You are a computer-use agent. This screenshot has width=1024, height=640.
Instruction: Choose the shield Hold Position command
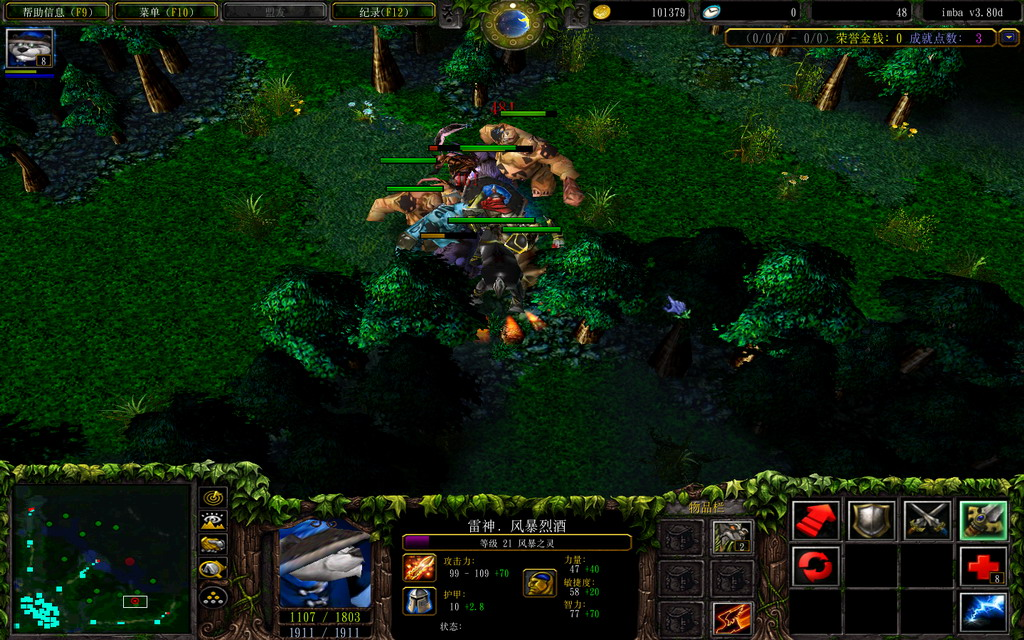click(872, 520)
